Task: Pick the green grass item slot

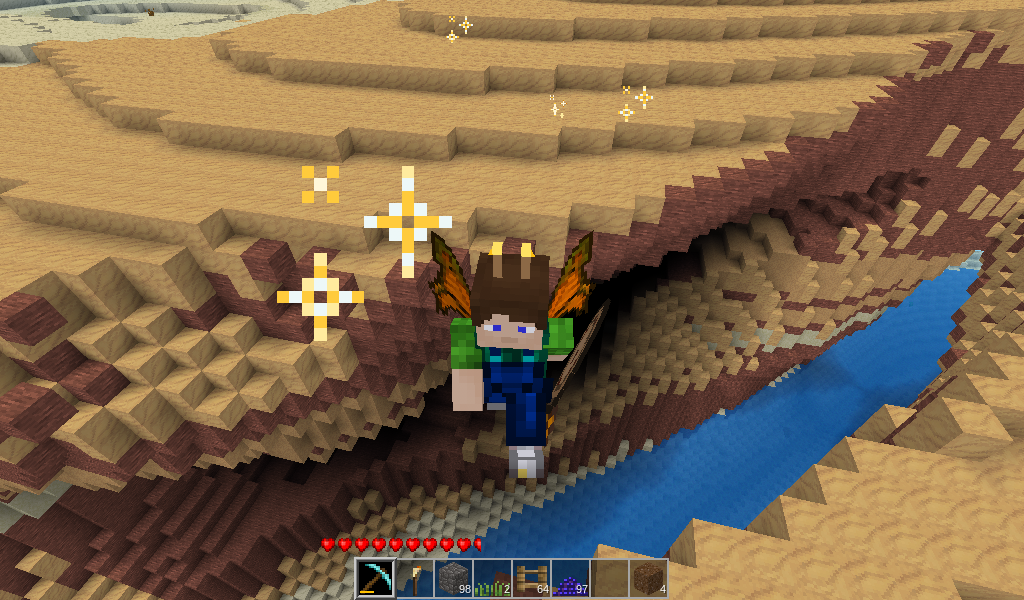Action: point(492,579)
